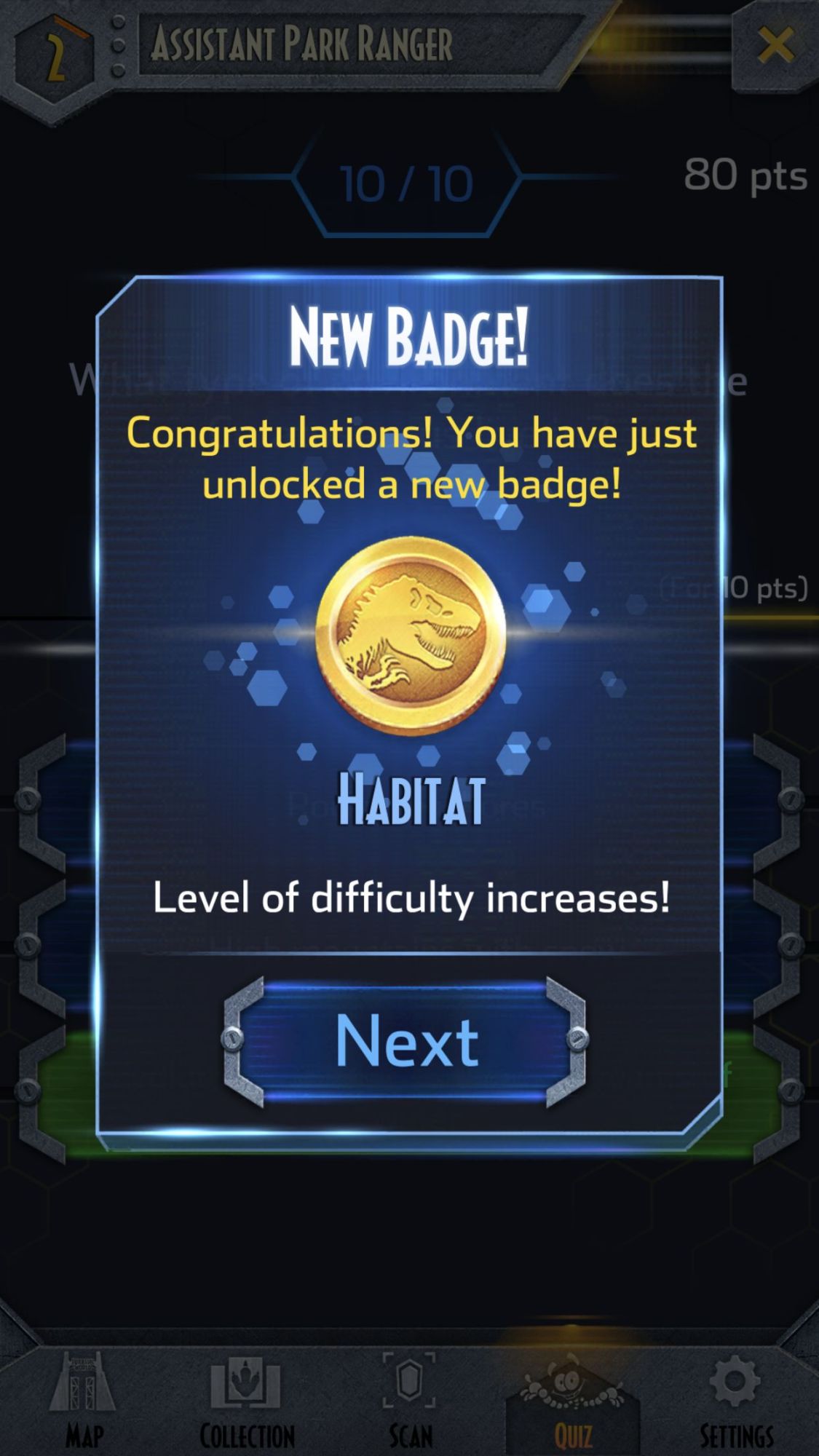Continue with the Next button

[x=405, y=1042]
